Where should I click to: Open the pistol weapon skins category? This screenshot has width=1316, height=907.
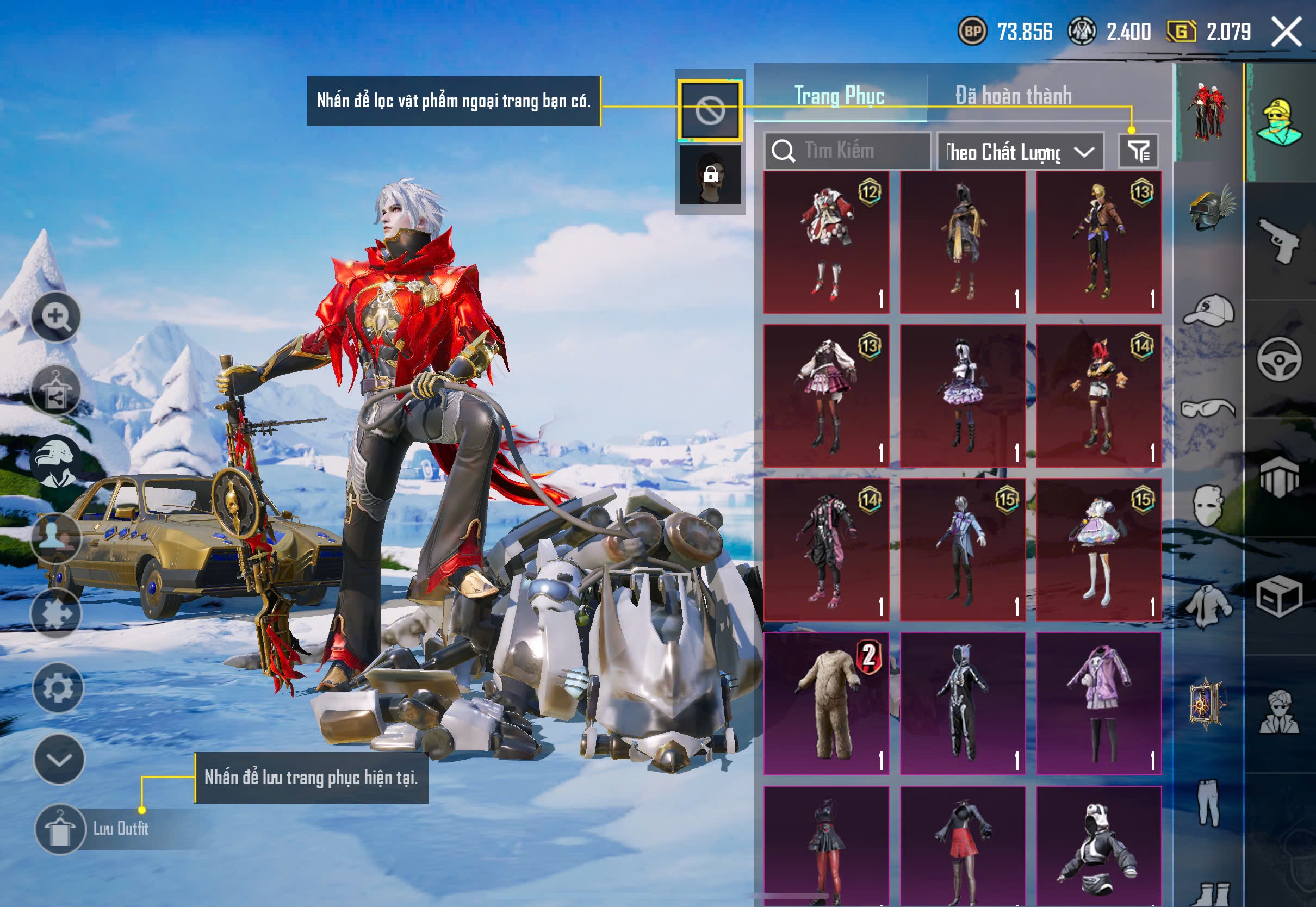click(1278, 240)
